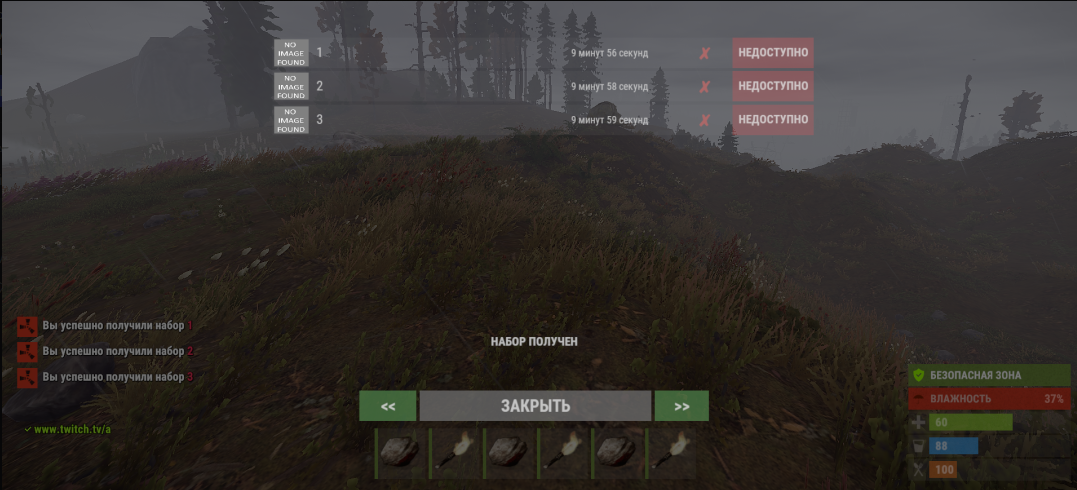Select the kit 3 image thumbnail
This screenshot has width=1077, height=490.
coord(291,120)
